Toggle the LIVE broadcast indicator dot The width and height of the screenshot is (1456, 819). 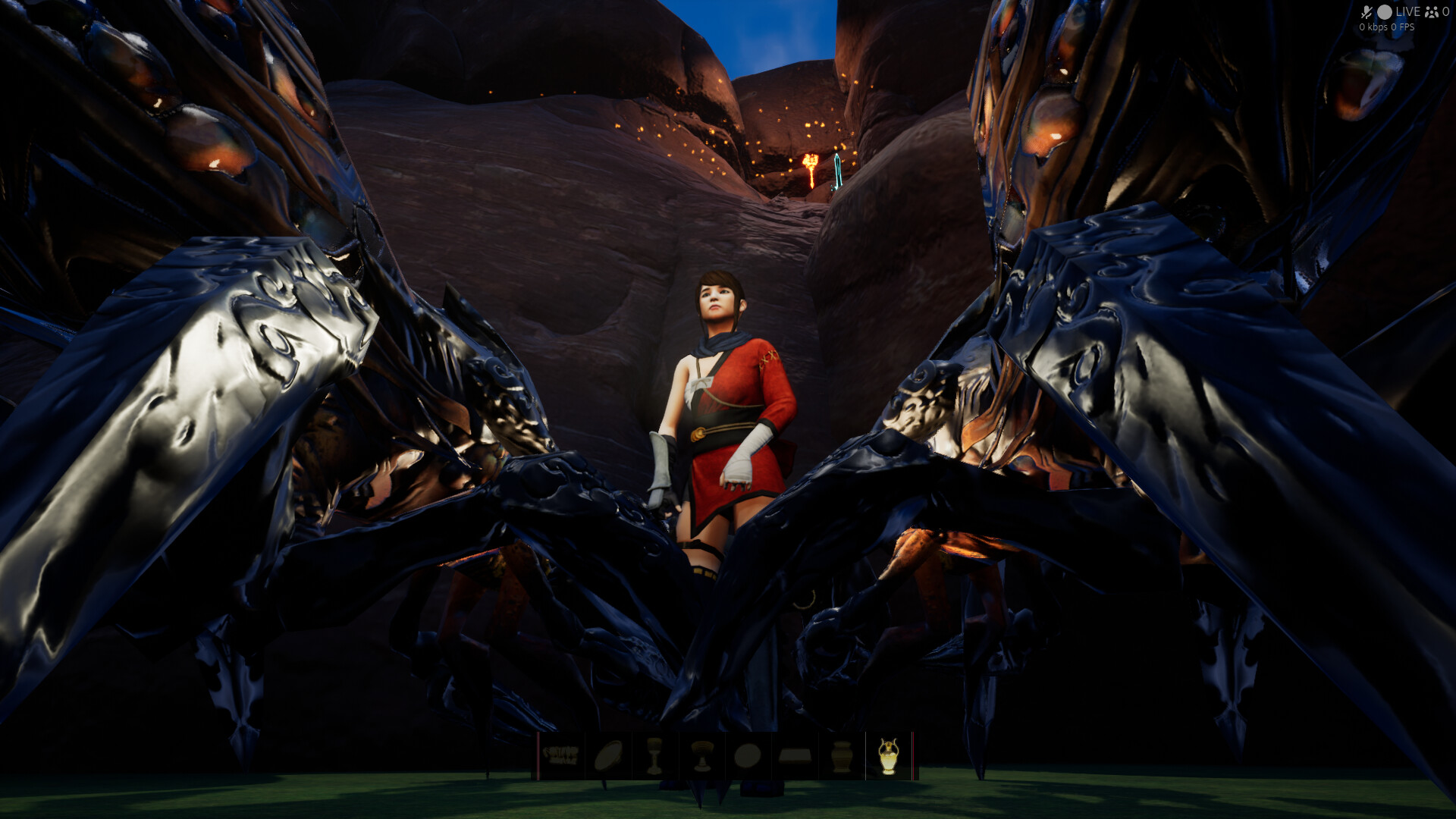(1385, 12)
